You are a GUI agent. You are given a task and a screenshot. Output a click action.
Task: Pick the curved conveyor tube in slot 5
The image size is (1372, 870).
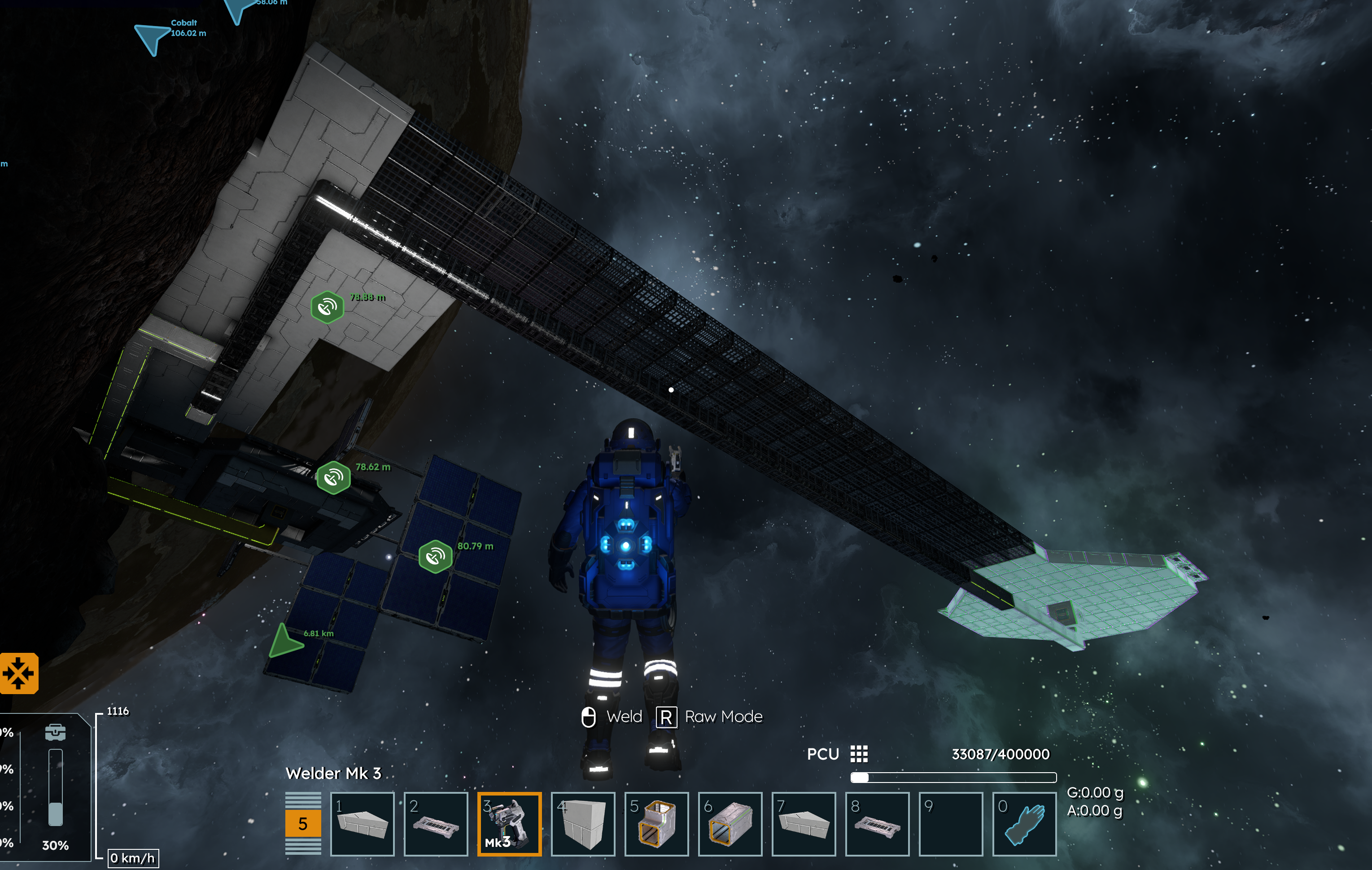coord(656,823)
